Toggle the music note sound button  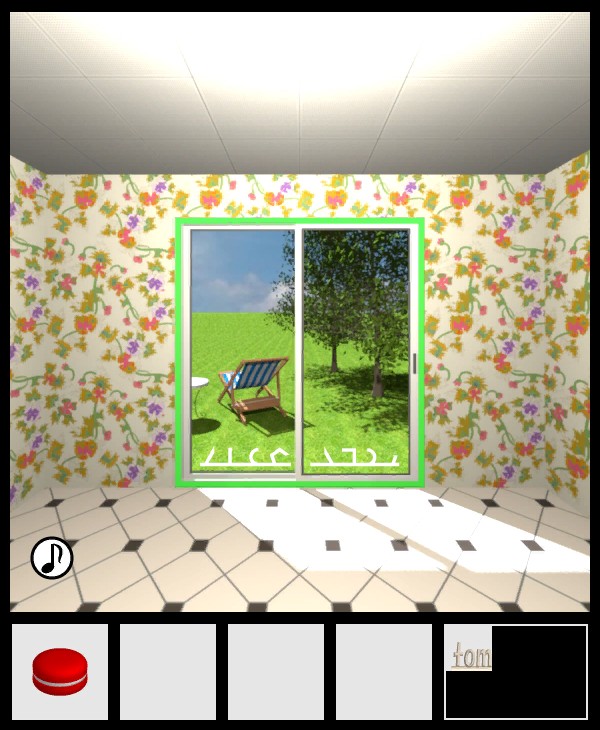[x=52, y=558]
